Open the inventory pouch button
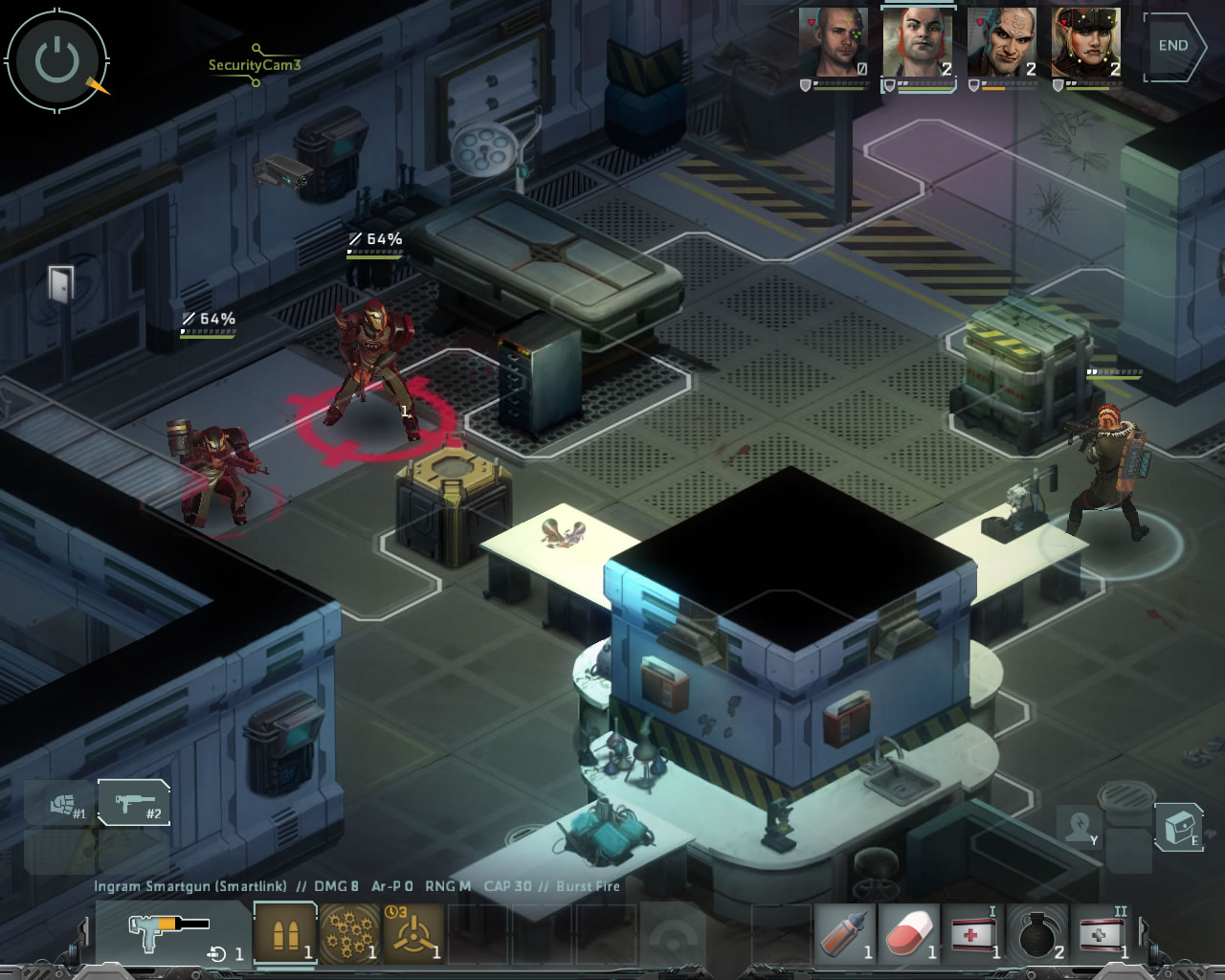The image size is (1225, 980). click(x=1178, y=825)
